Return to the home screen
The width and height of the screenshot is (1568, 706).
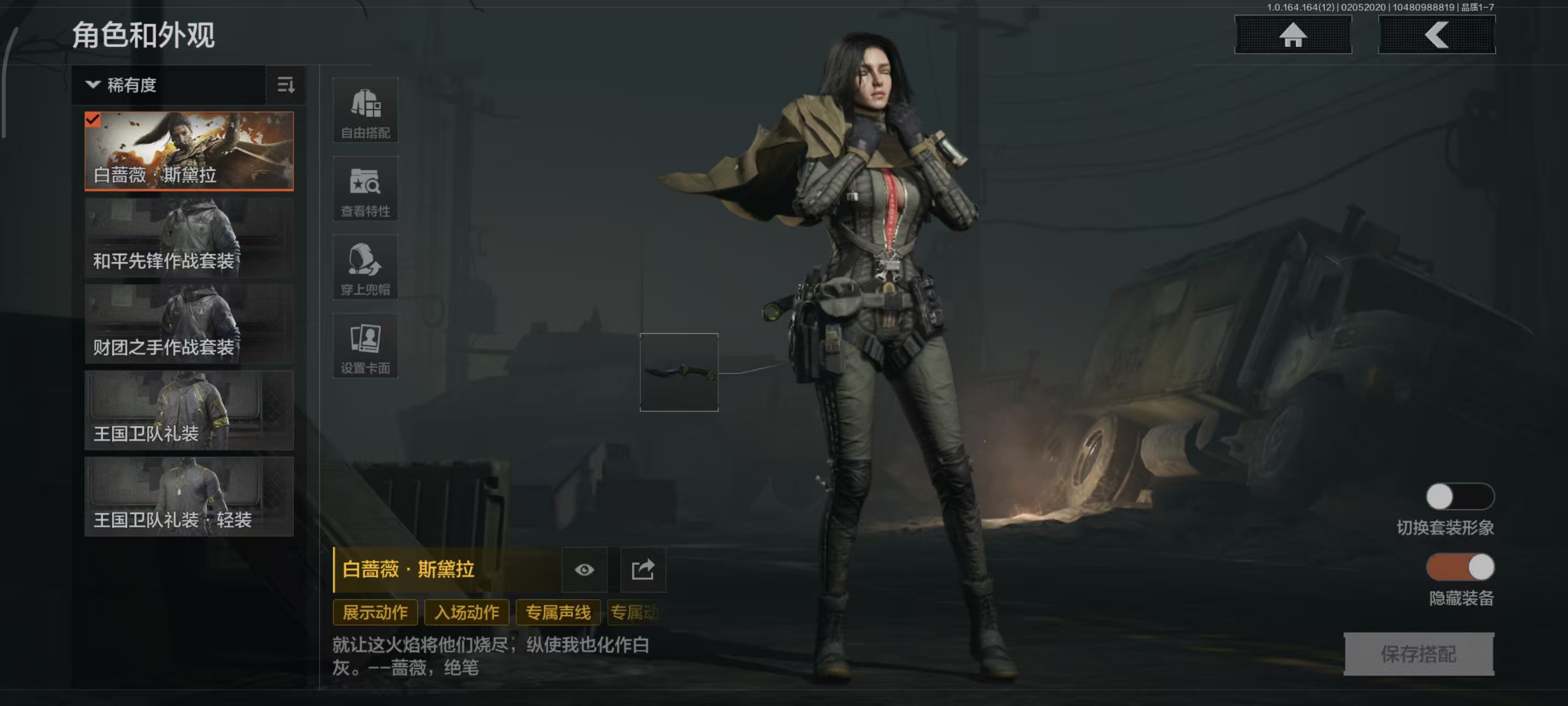click(x=1292, y=35)
